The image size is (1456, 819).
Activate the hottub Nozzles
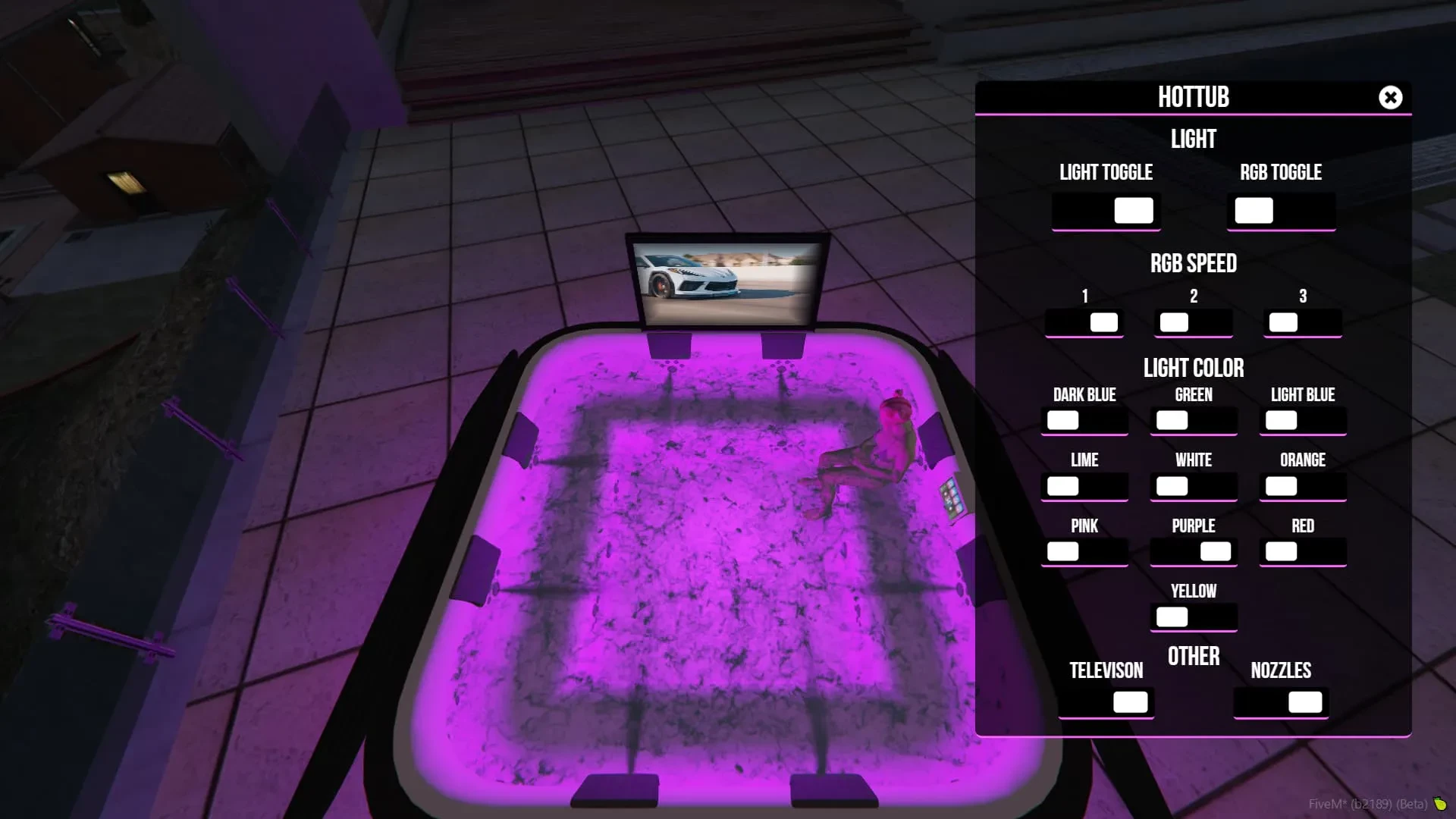point(1280,701)
